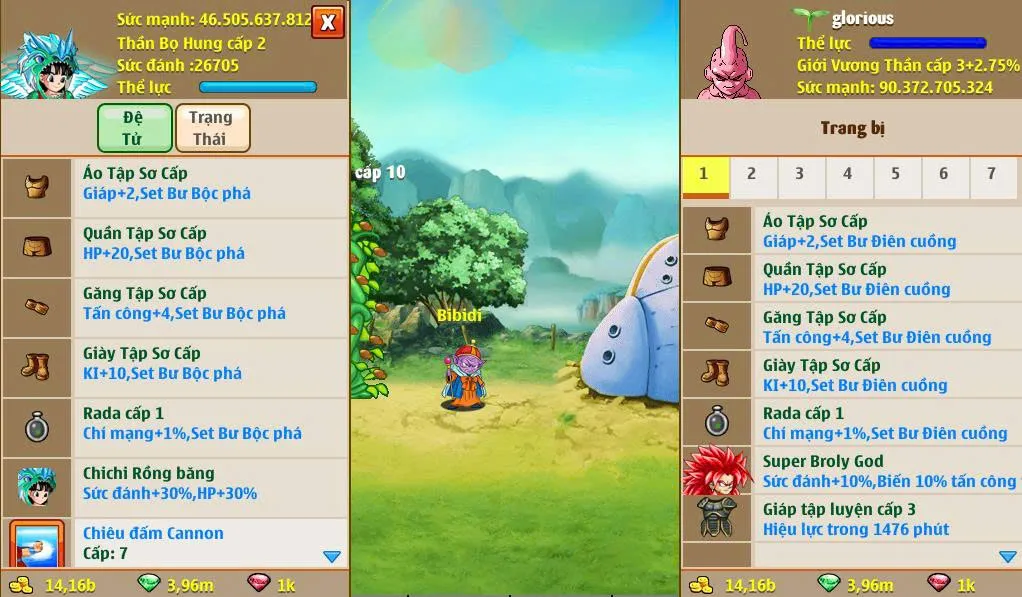This screenshot has height=597, width=1022.
Task: Select Rada cấp 1 Bư Bộc phá
Action: click(175, 424)
